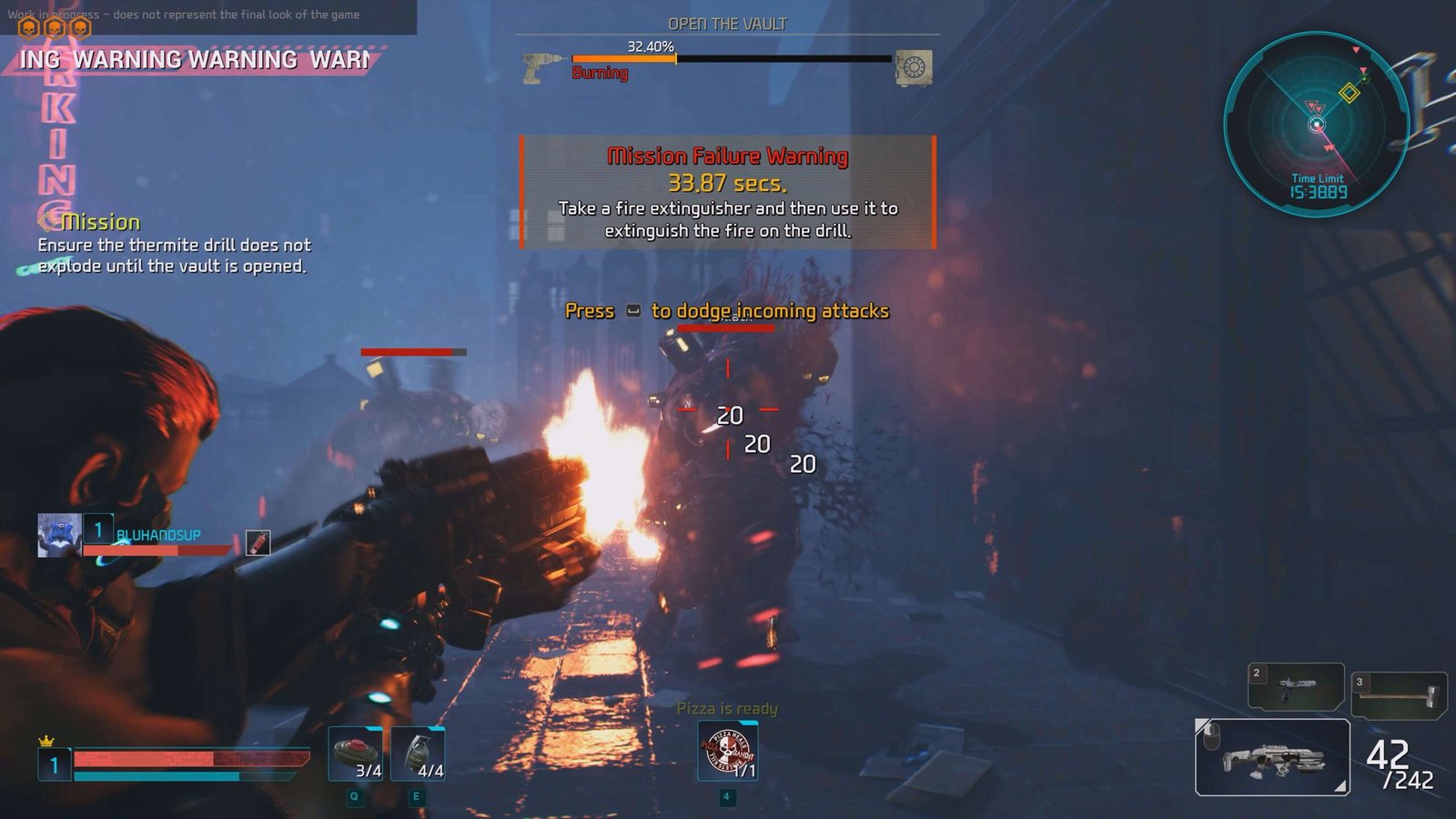Select the landmine item slot

click(356, 753)
